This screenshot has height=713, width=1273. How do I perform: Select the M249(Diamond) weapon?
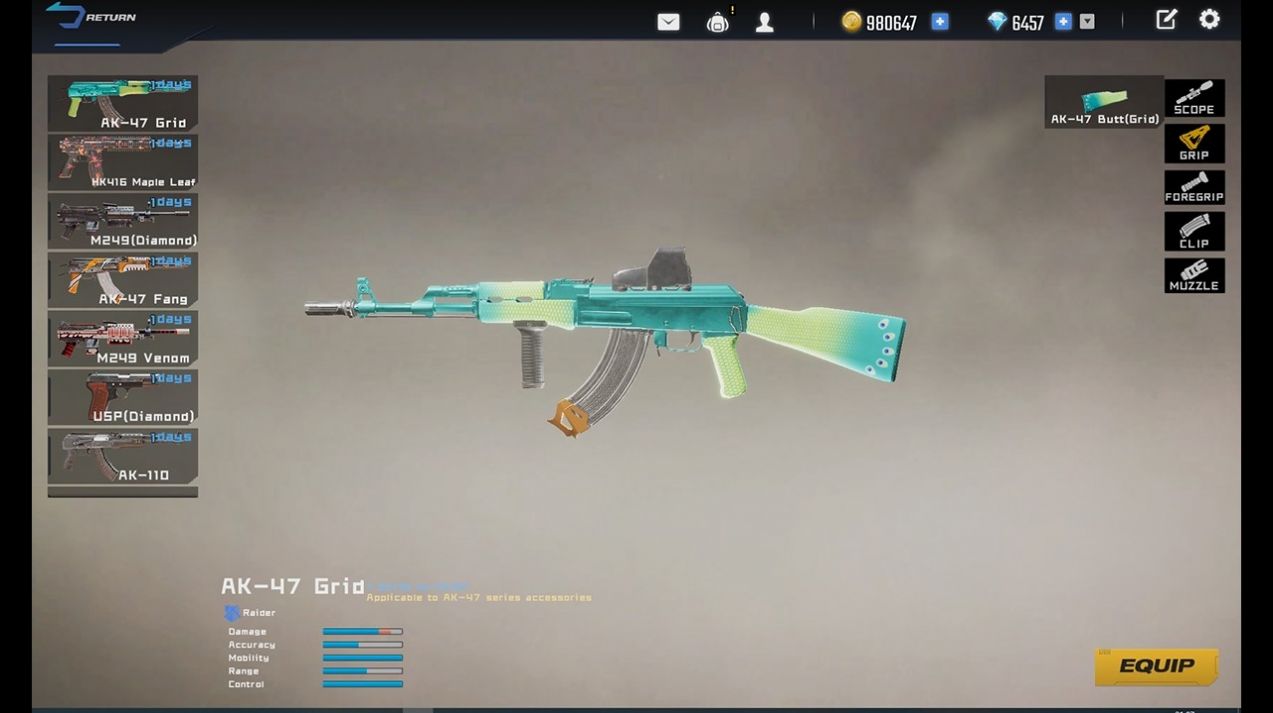click(122, 221)
